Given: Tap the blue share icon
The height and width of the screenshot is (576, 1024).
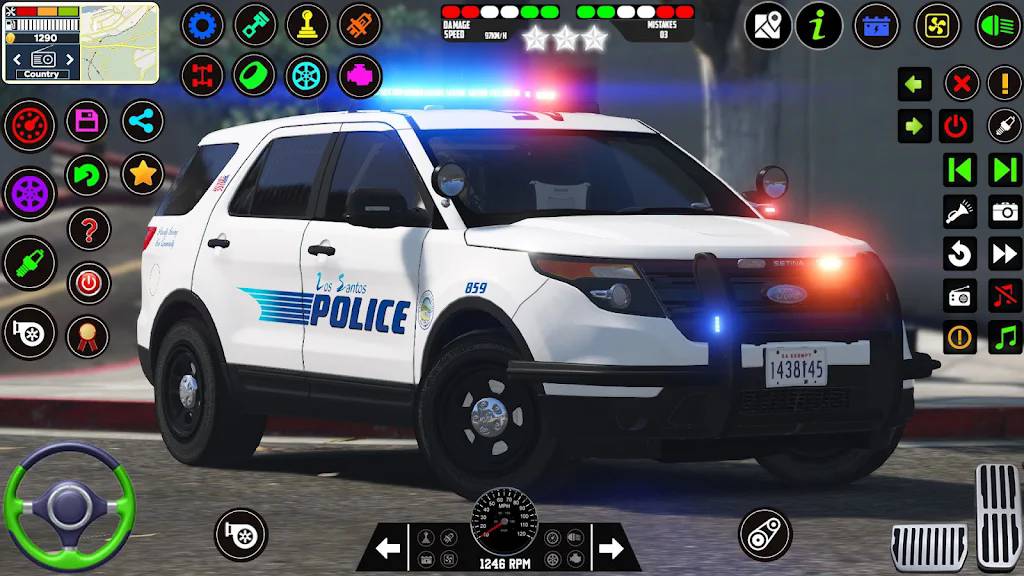Looking at the screenshot, I should (x=143, y=122).
